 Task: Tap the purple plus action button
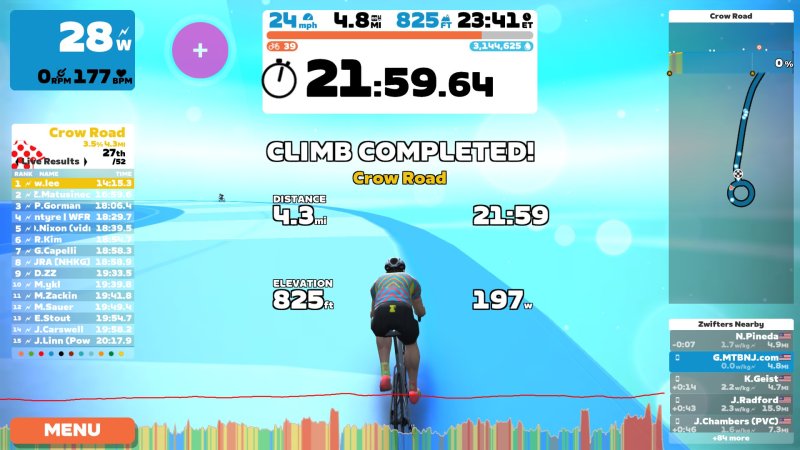pos(200,50)
